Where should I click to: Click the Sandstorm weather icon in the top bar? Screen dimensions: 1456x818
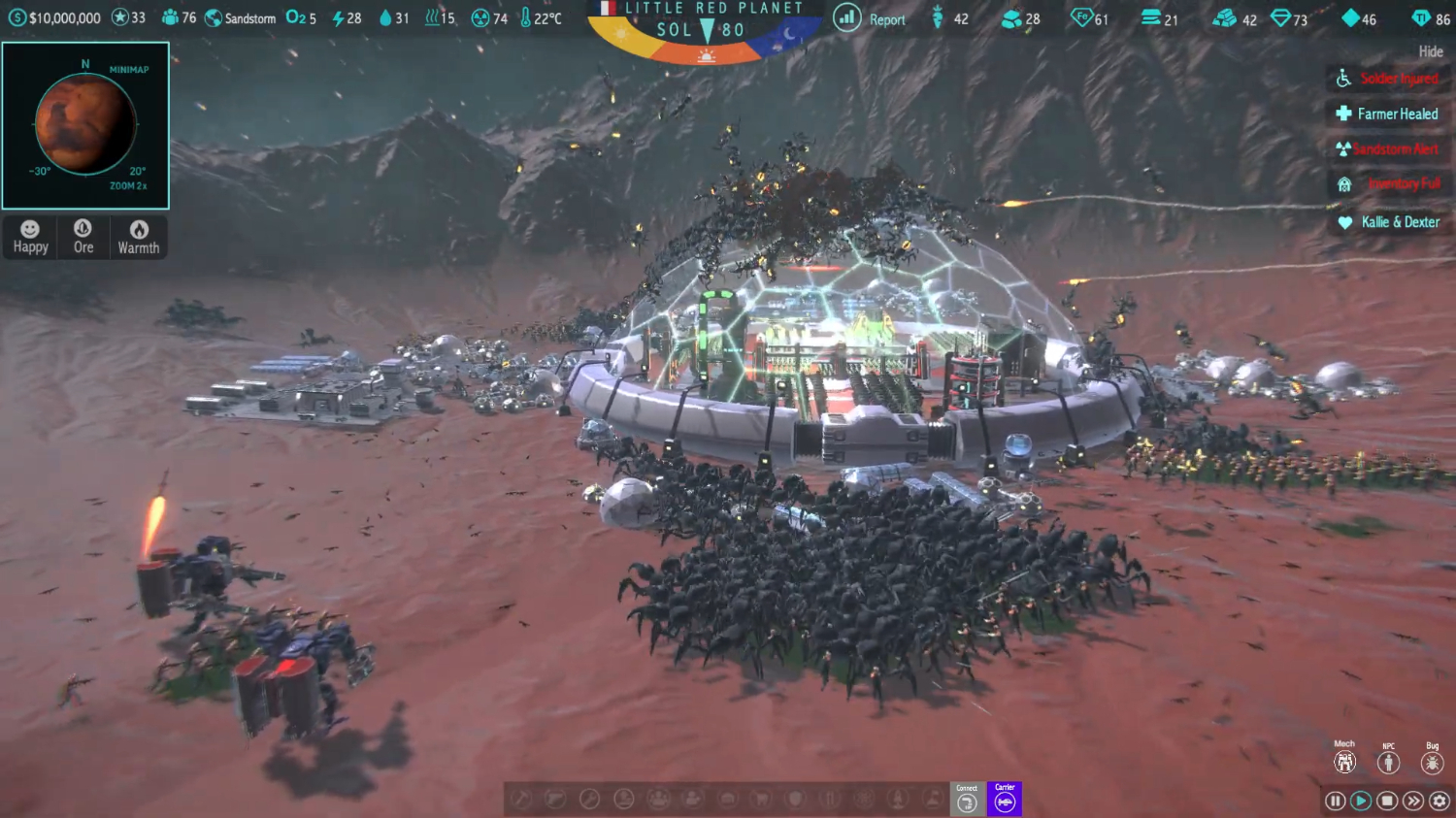tap(214, 17)
